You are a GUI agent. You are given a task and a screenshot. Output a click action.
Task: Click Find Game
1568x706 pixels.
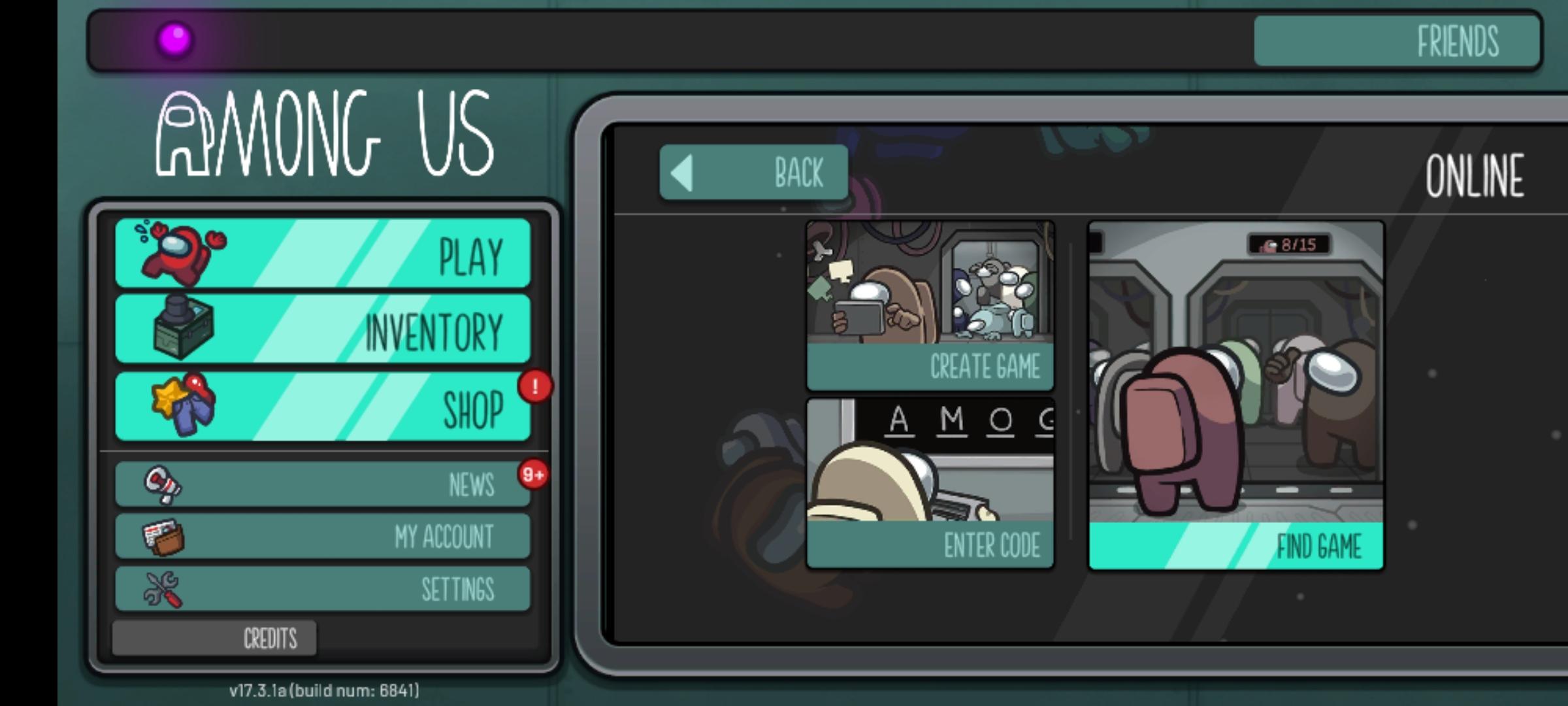tap(1235, 396)
